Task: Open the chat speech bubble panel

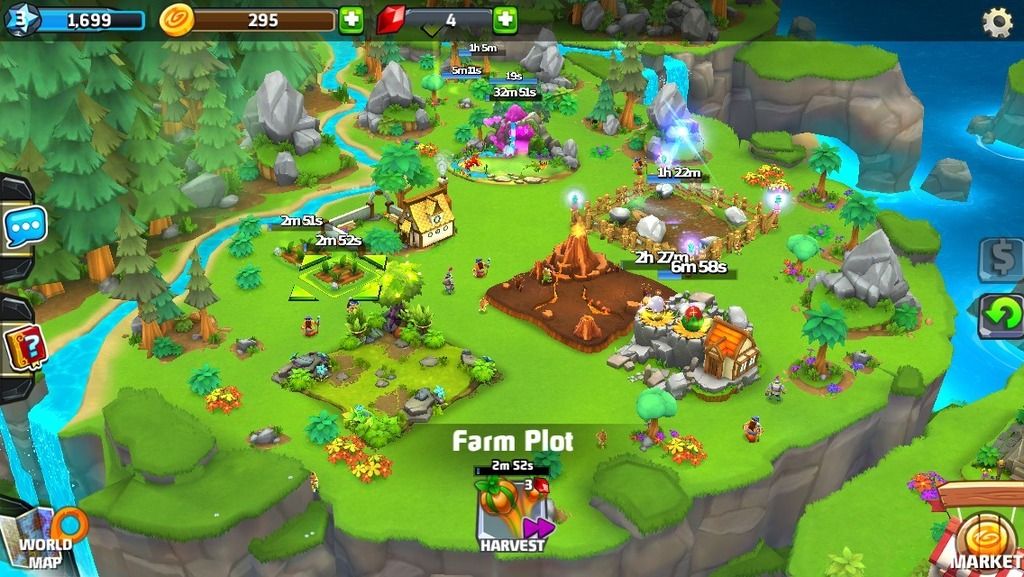Action: 23,227
